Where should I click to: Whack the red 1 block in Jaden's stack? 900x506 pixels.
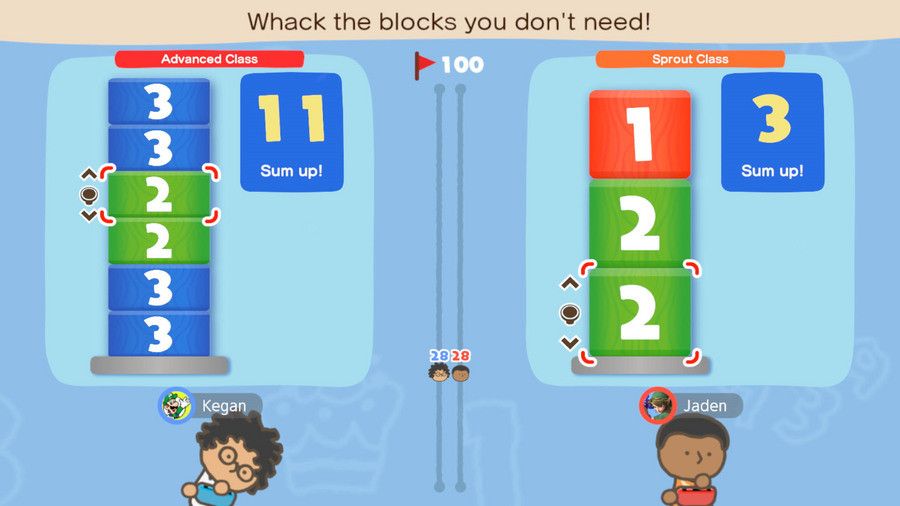(x=639, y=135)
